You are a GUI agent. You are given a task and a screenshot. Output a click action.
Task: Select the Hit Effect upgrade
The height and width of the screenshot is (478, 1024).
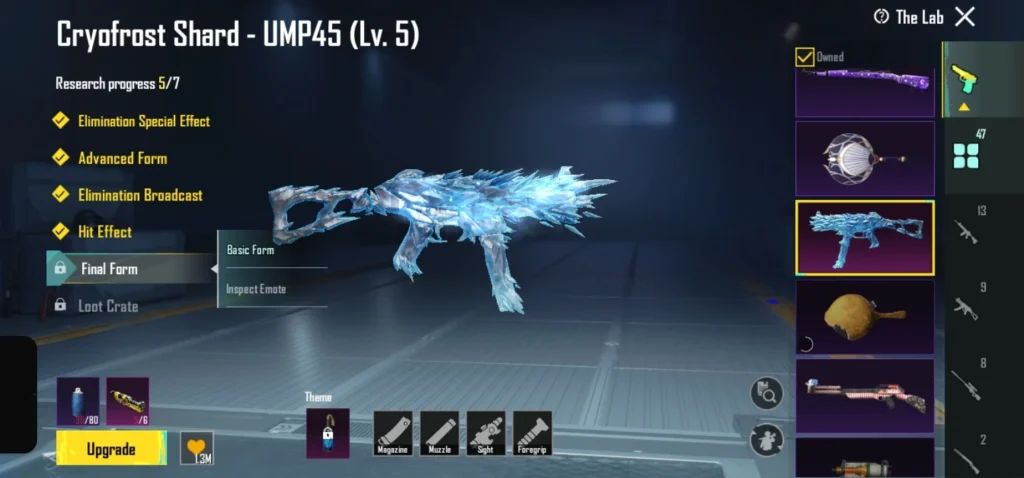(x=104, y=232)
